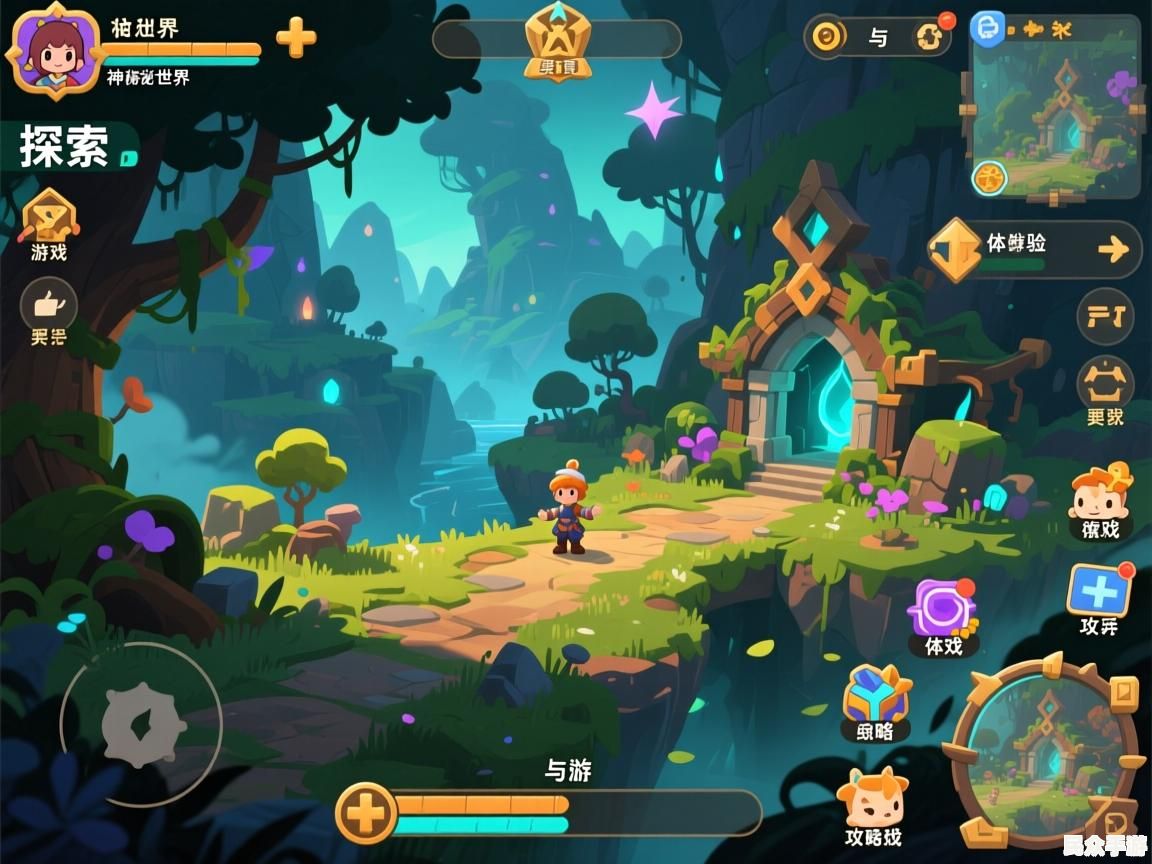Open the minimap in the top corner
This screenshot has height=864, width=1152.
1055,110
